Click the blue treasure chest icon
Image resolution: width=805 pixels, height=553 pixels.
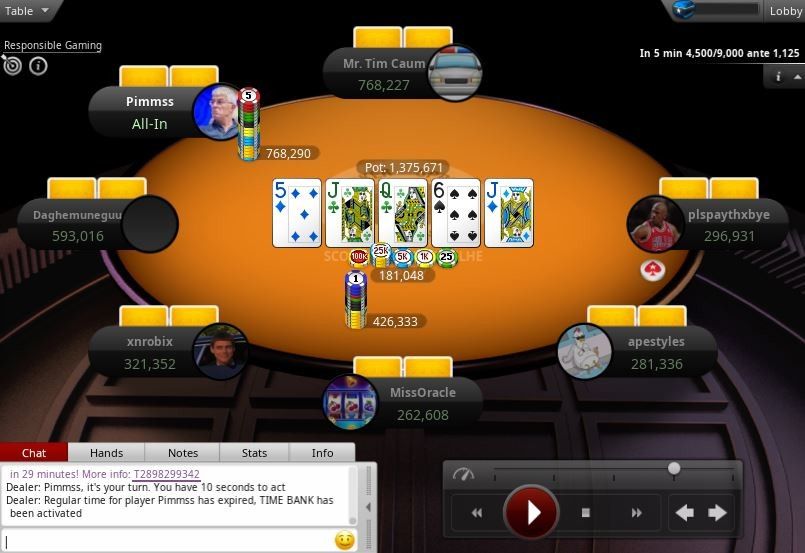[684, 11]
